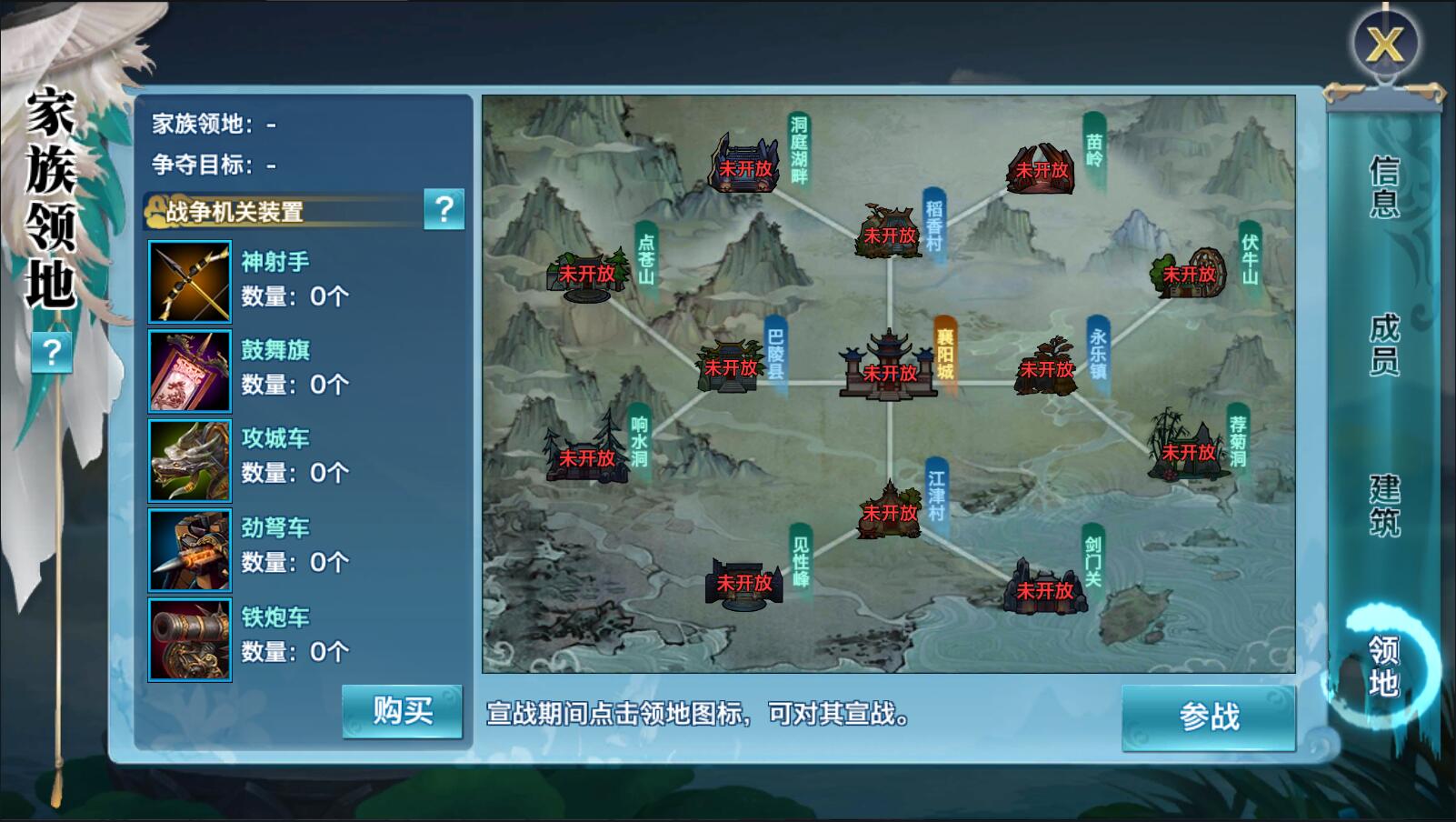Show help under the 家族领地 title
This screenshot has height=822, width=1456.
(x=52, y=351)
